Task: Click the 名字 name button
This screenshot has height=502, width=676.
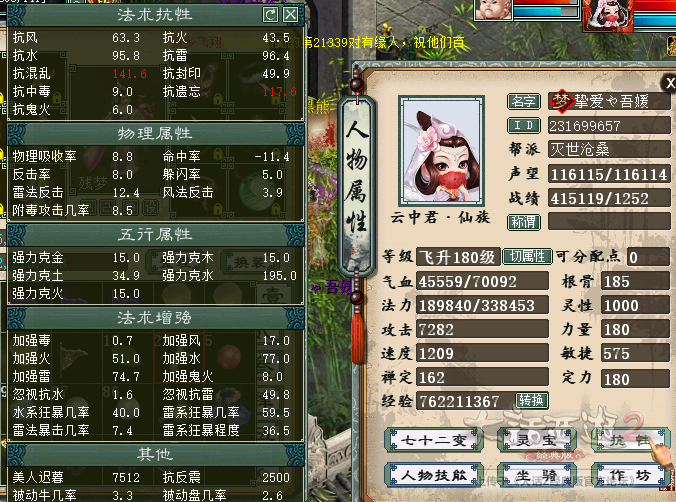Action: coord(524,102)
